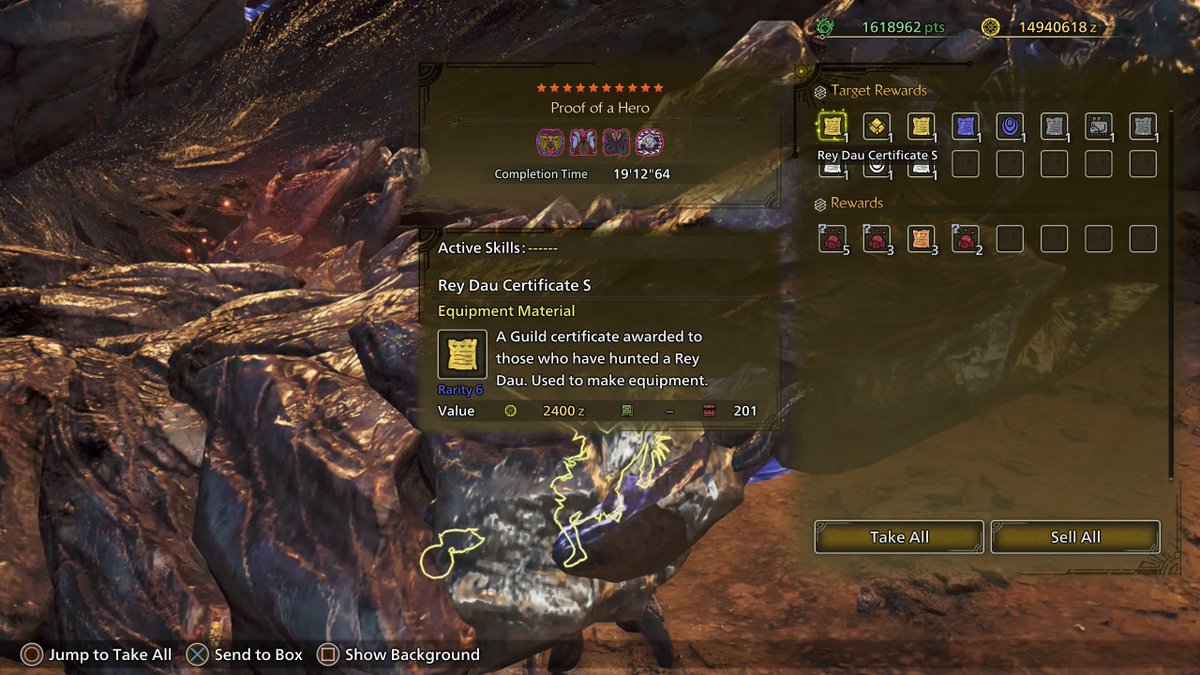Screen dimensions: 1200x675
Task: Choose the orange certificate in Rewards
Action: (921, 239)
